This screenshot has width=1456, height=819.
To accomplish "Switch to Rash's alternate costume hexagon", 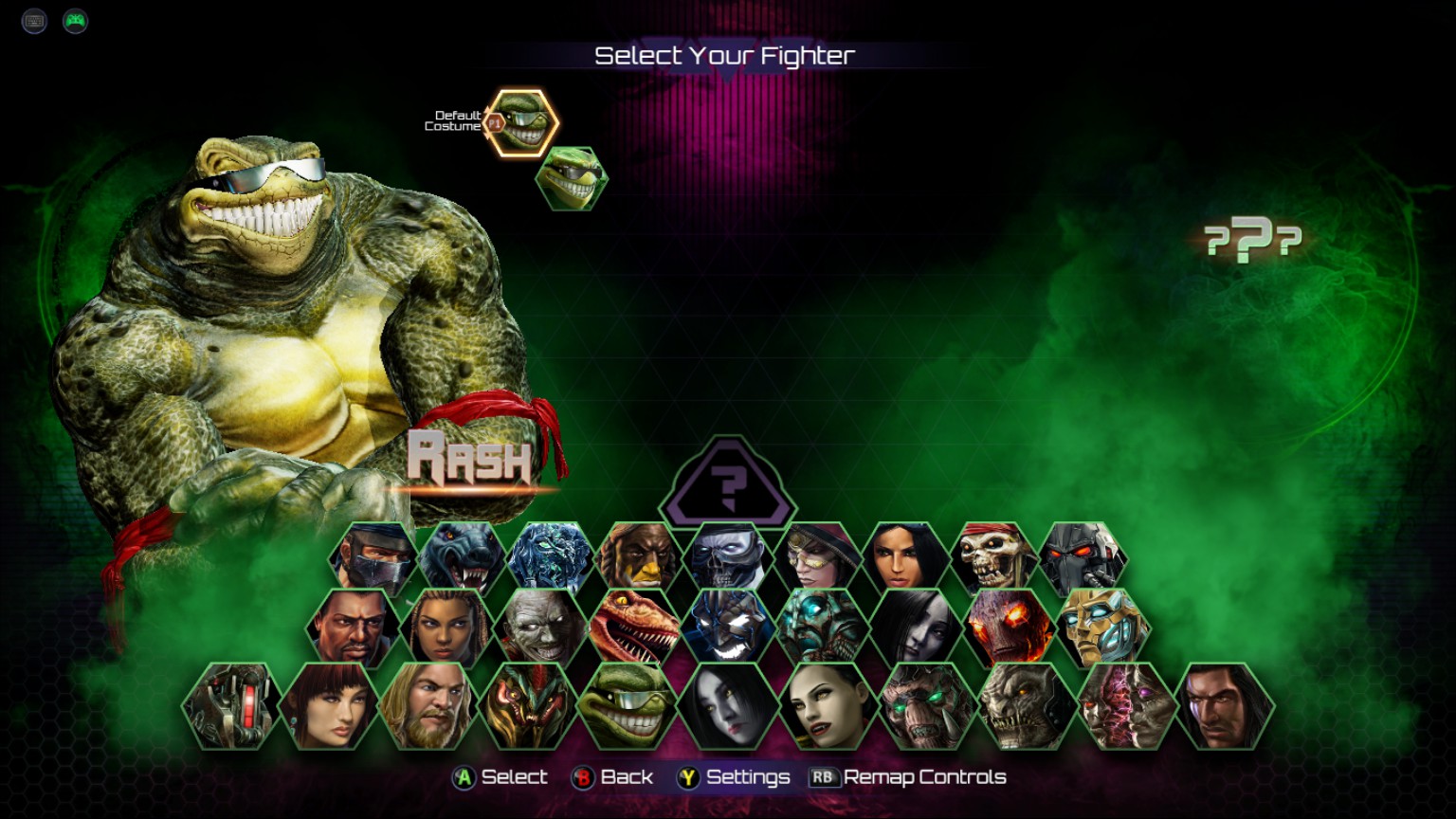I will click(571, 178).
